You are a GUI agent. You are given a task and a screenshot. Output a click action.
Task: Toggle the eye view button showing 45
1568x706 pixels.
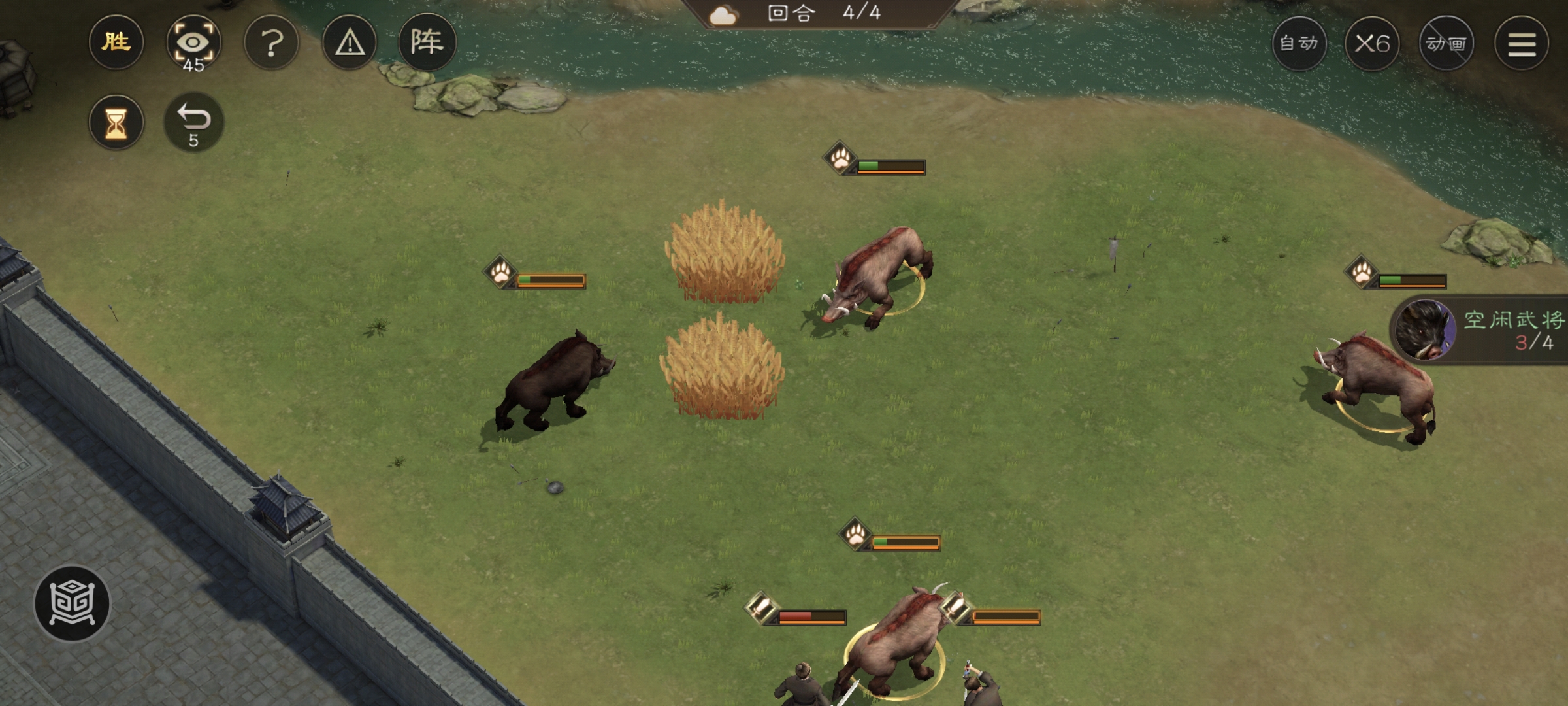coord(193,43)
